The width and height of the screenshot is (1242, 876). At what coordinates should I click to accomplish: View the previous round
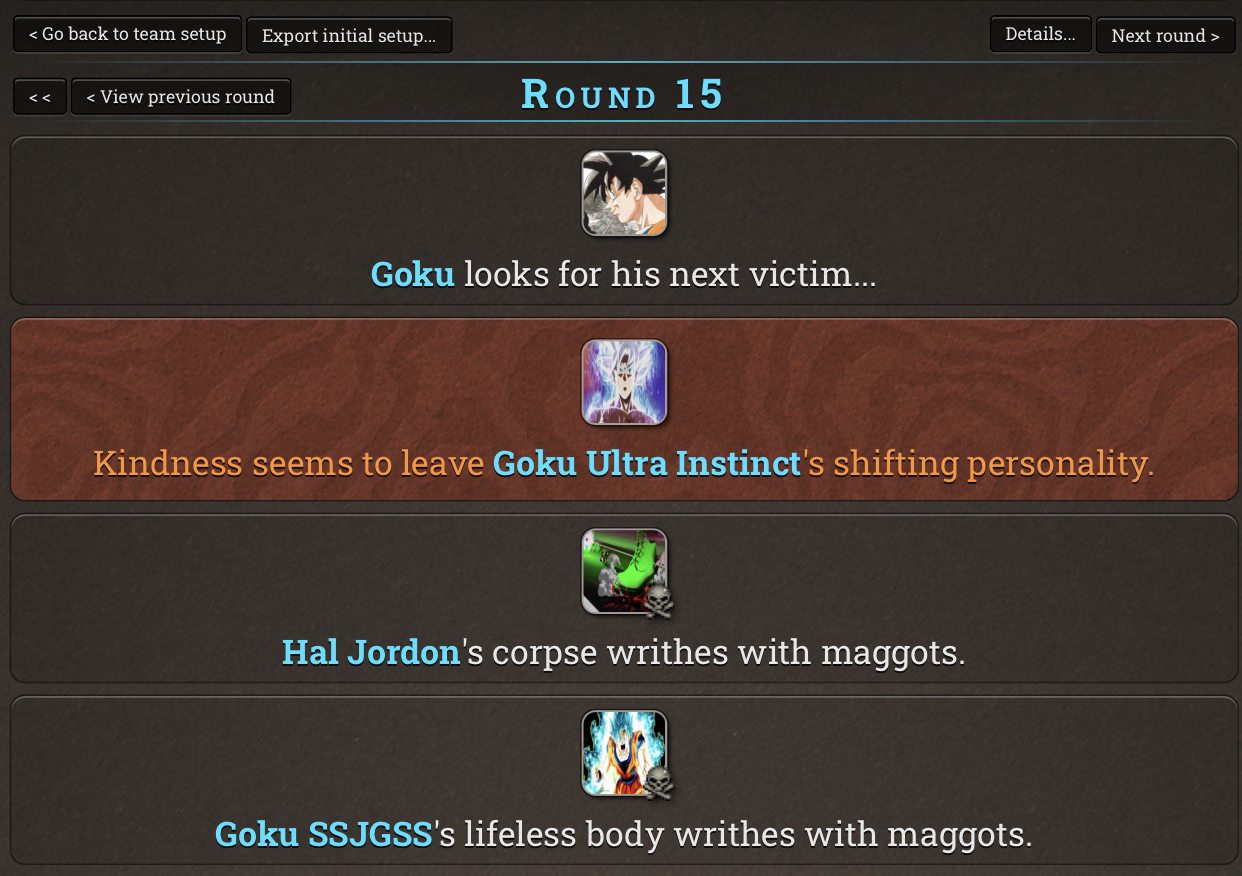[x=180, y=97]
